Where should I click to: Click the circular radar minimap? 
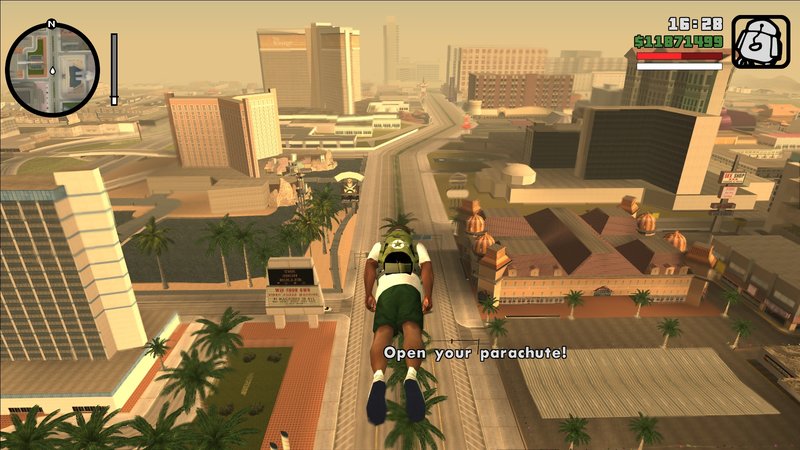[52, 69]
